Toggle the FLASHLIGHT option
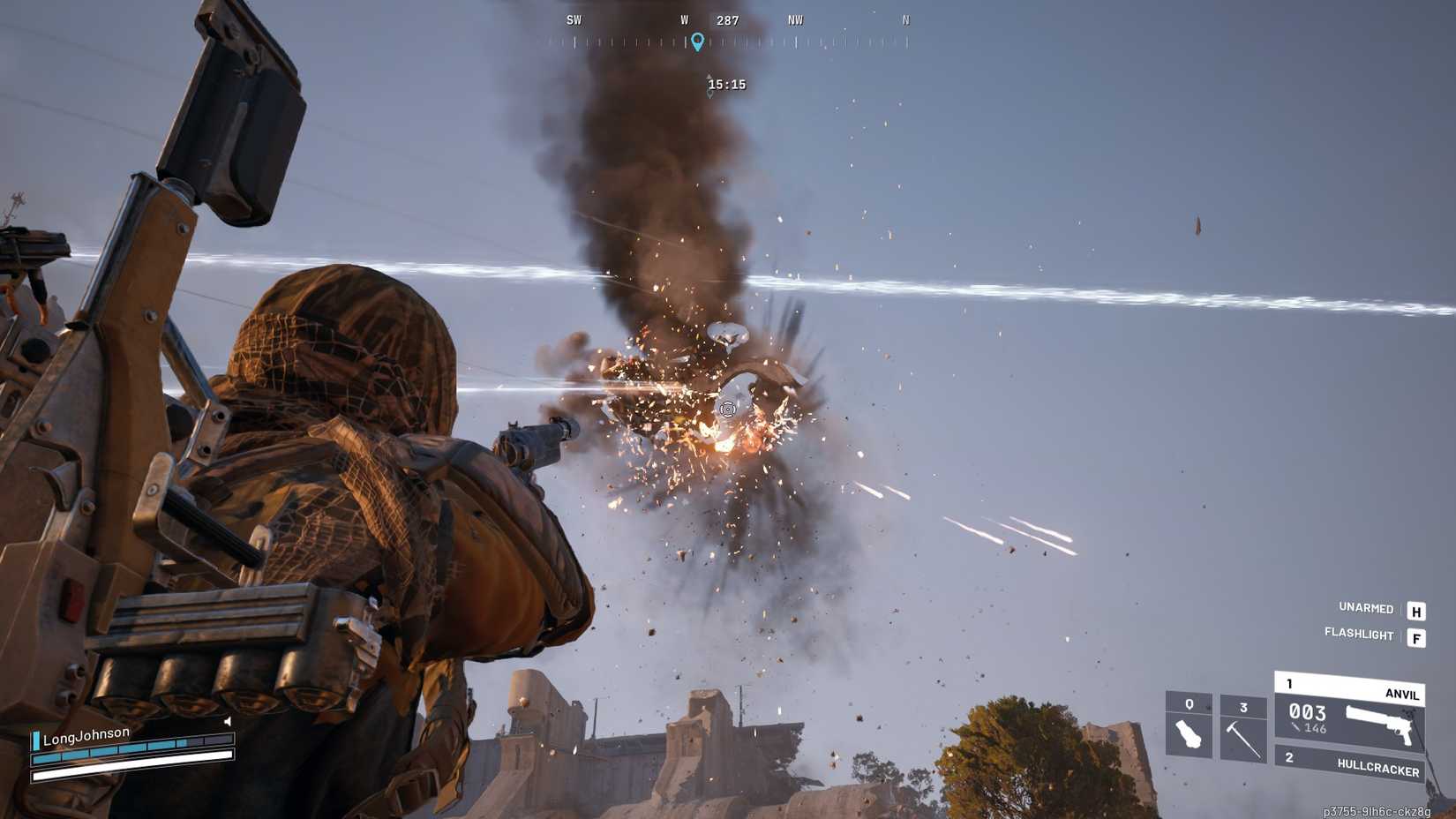 1359,635
